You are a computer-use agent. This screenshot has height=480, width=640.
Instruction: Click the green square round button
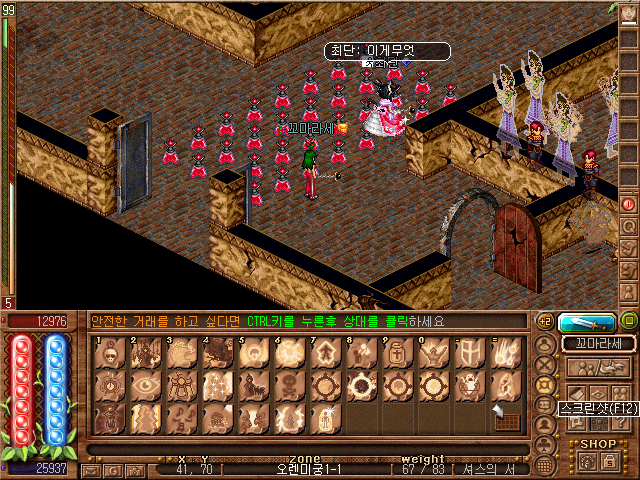click(x=629, y=321)
